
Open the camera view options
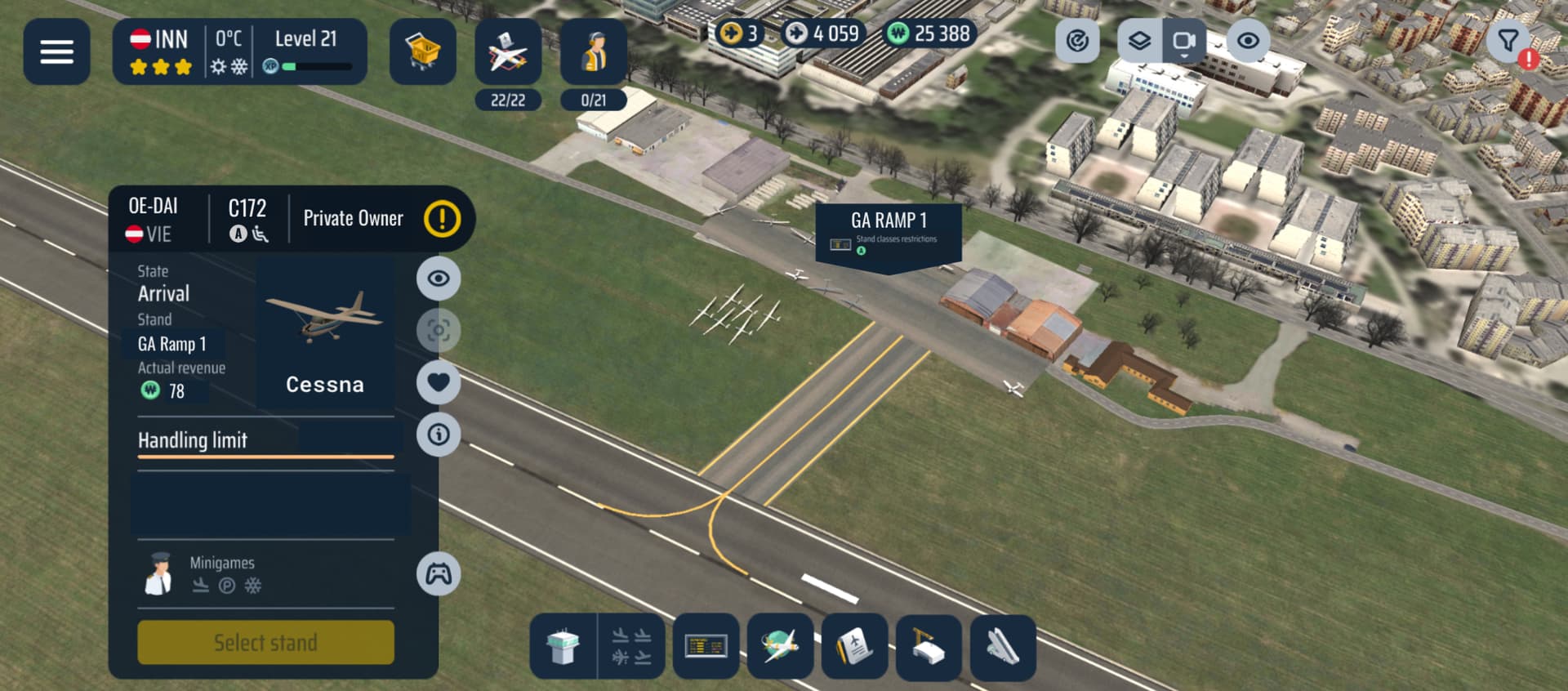coord(1183,41)
